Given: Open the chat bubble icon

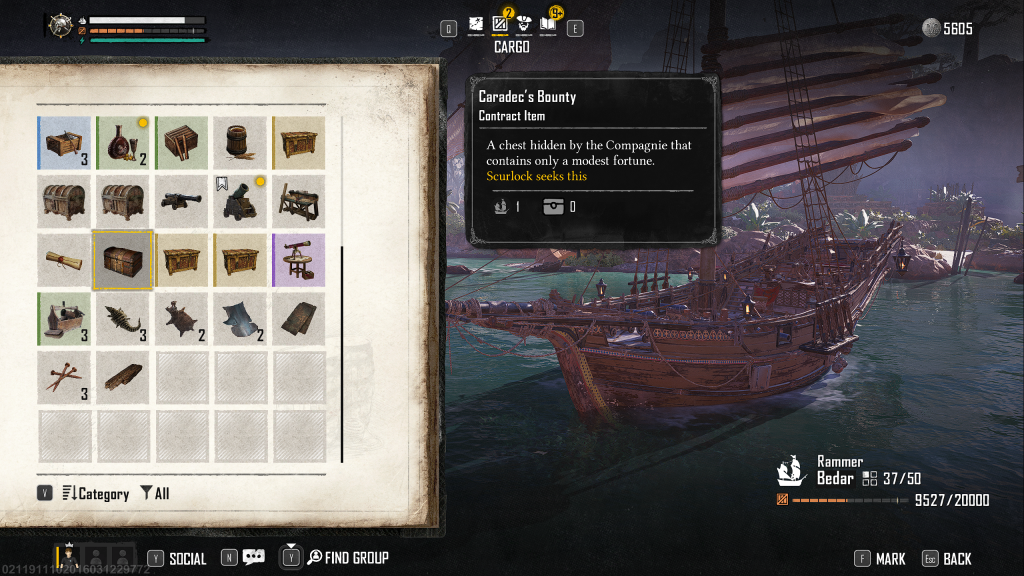Looking at the screenshot, I should click(254, 558).
